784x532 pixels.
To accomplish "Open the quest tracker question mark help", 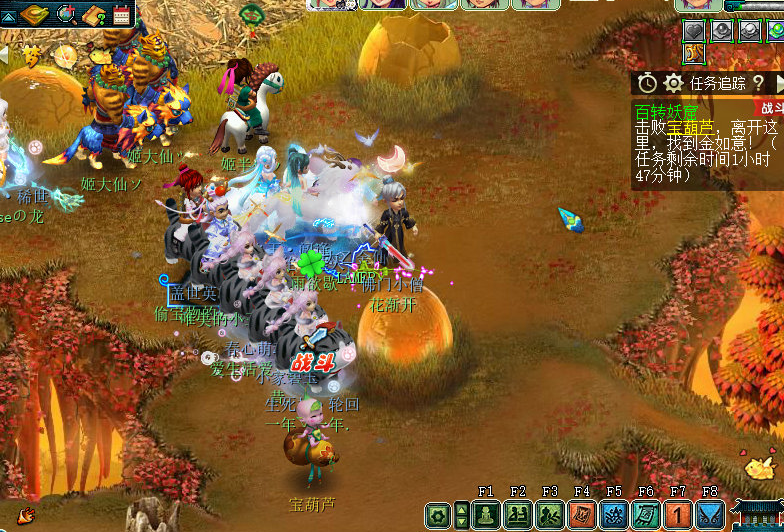I will tap(758, 83).
